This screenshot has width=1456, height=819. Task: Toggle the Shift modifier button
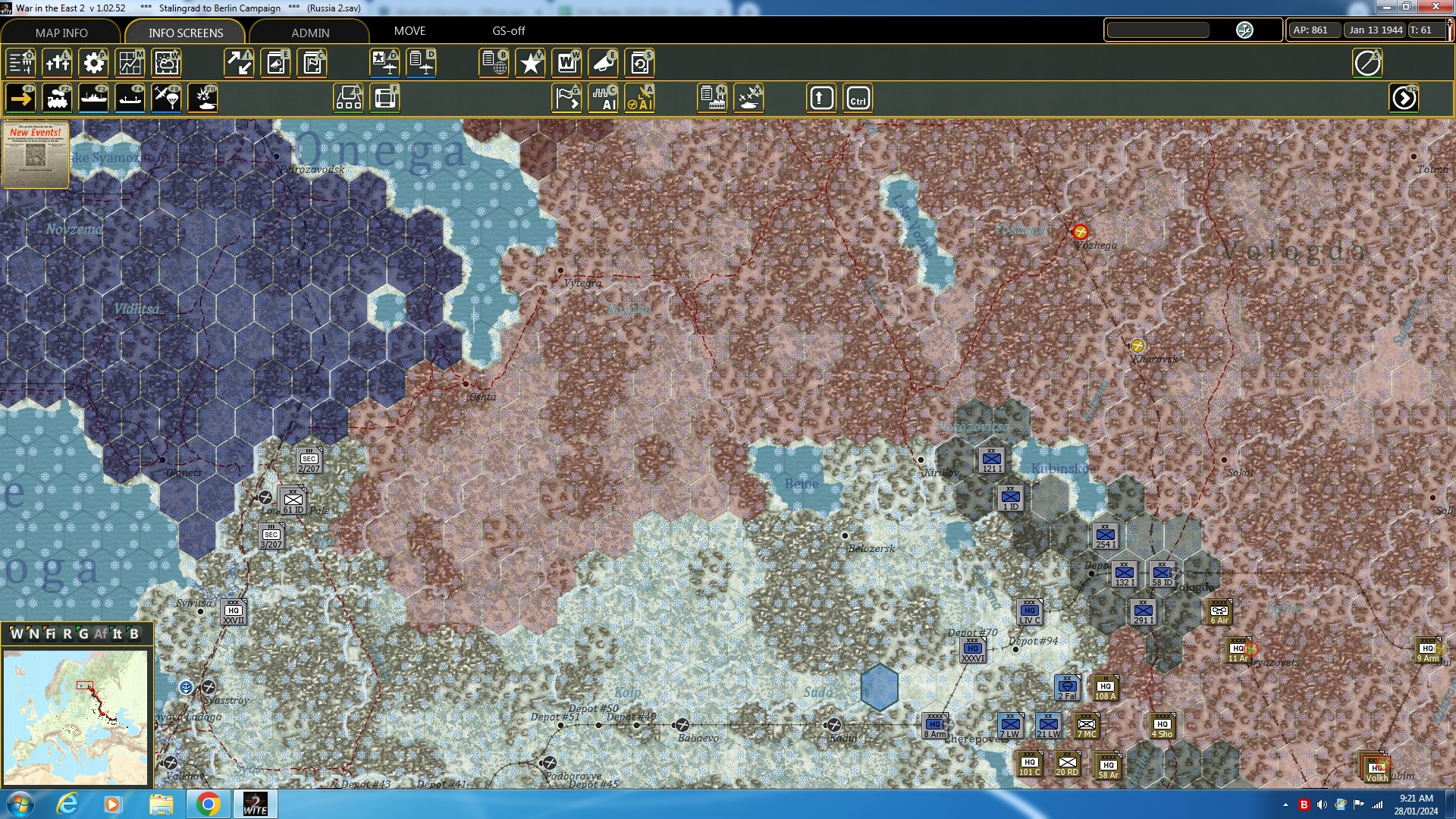(x=821, y=98)
